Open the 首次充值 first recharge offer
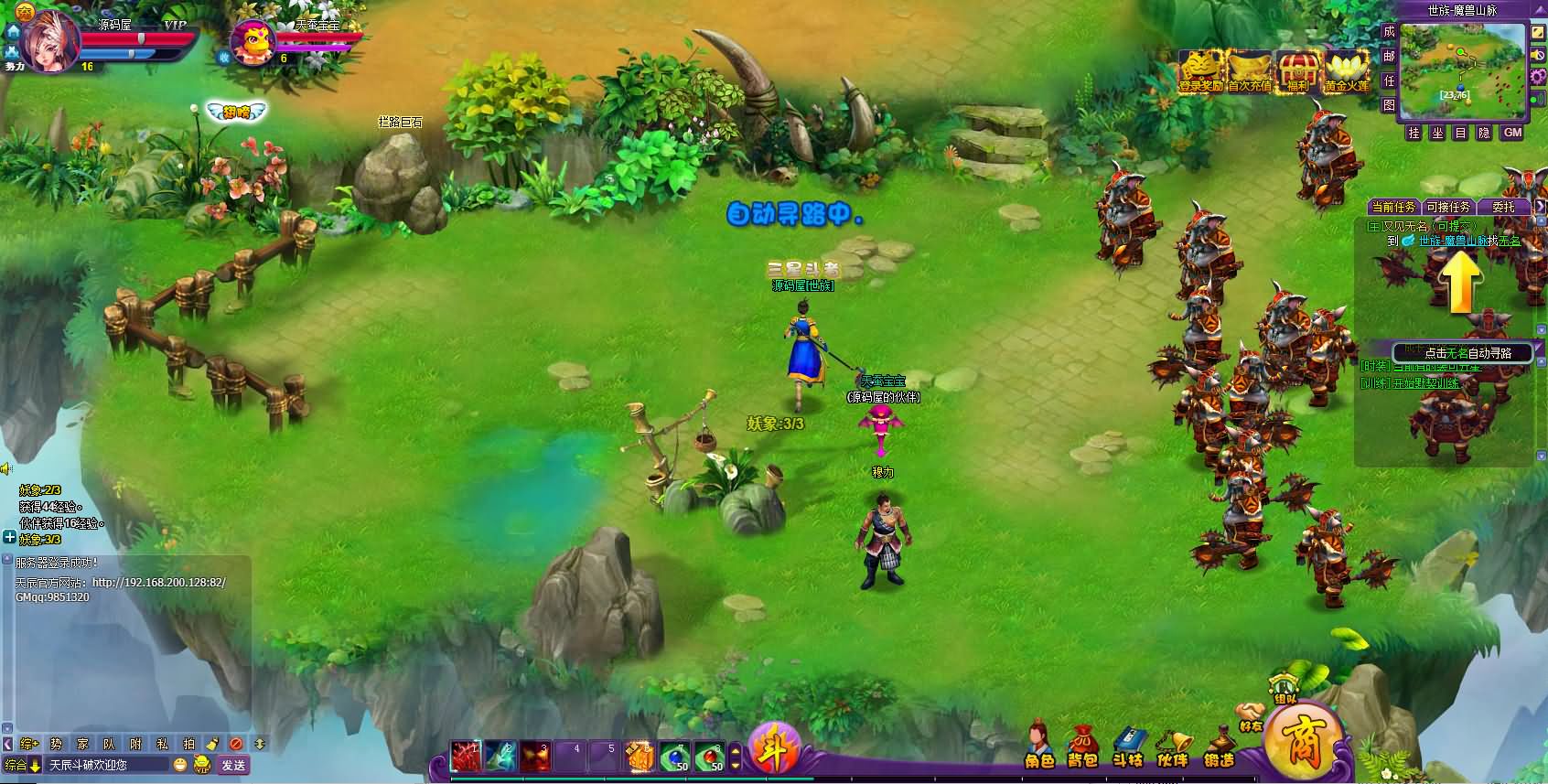1548x784 pixels. pyautogui.click(x=1249, y=71)
